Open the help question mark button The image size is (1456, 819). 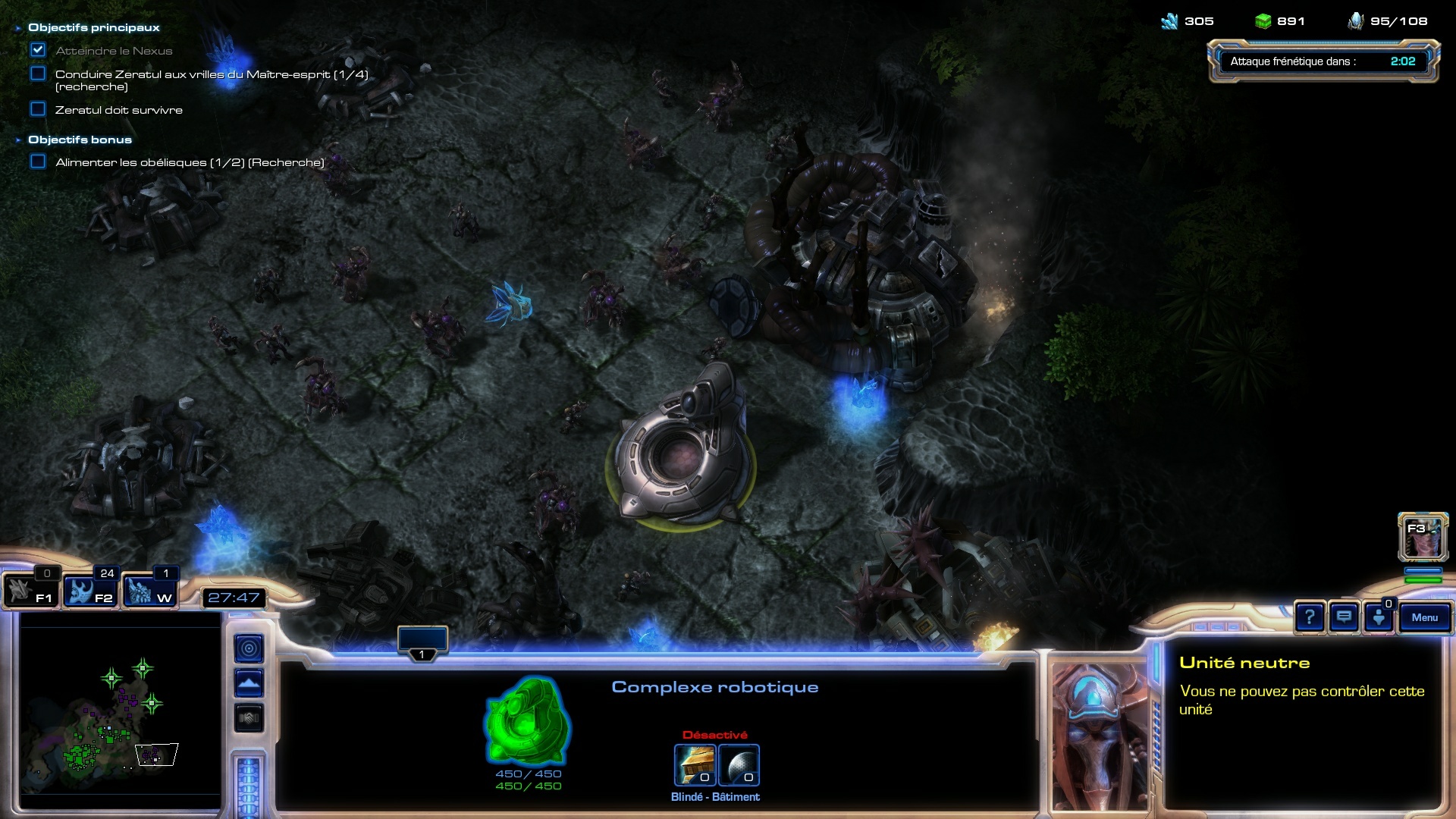(x=1310, y=617)
